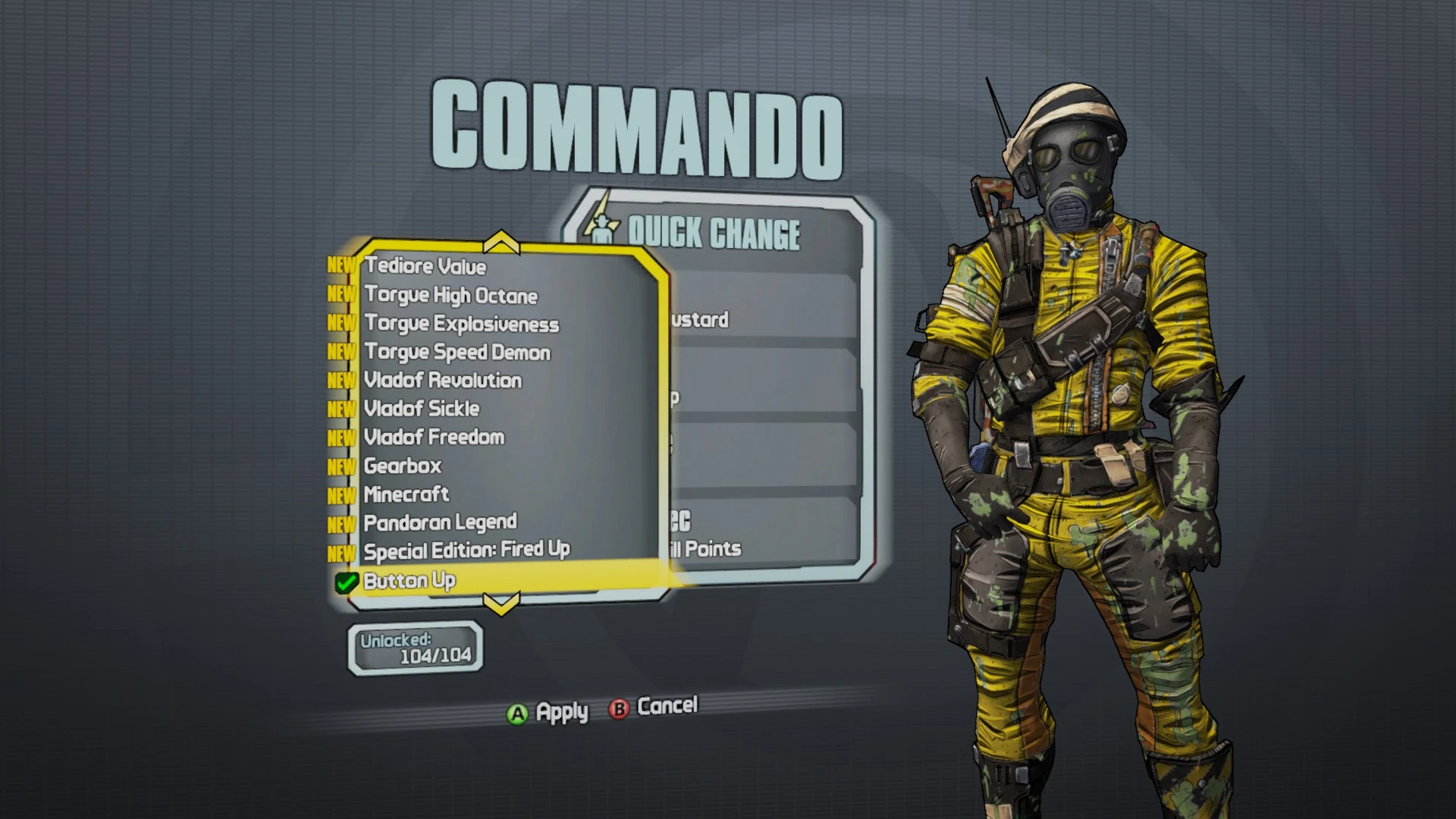Select the Torgue Speed Demon skin
The width and height of the screenshot is (1456, 819).
(457, 352)
